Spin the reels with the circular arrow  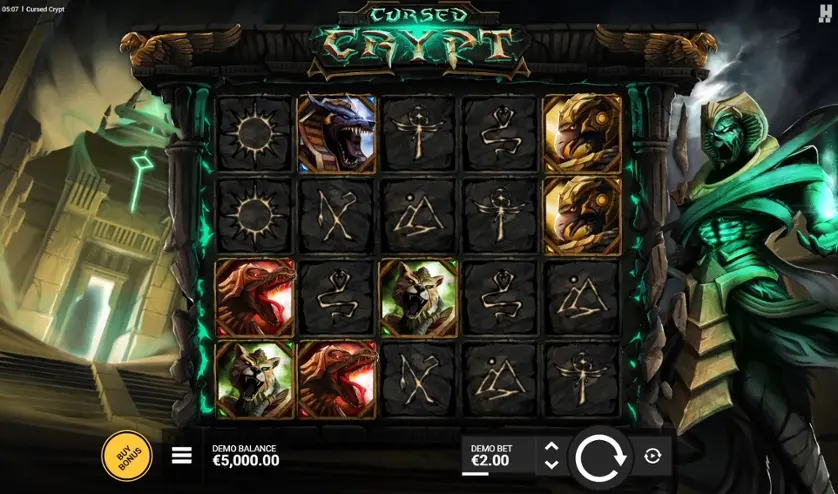click(x=601, y=457)
